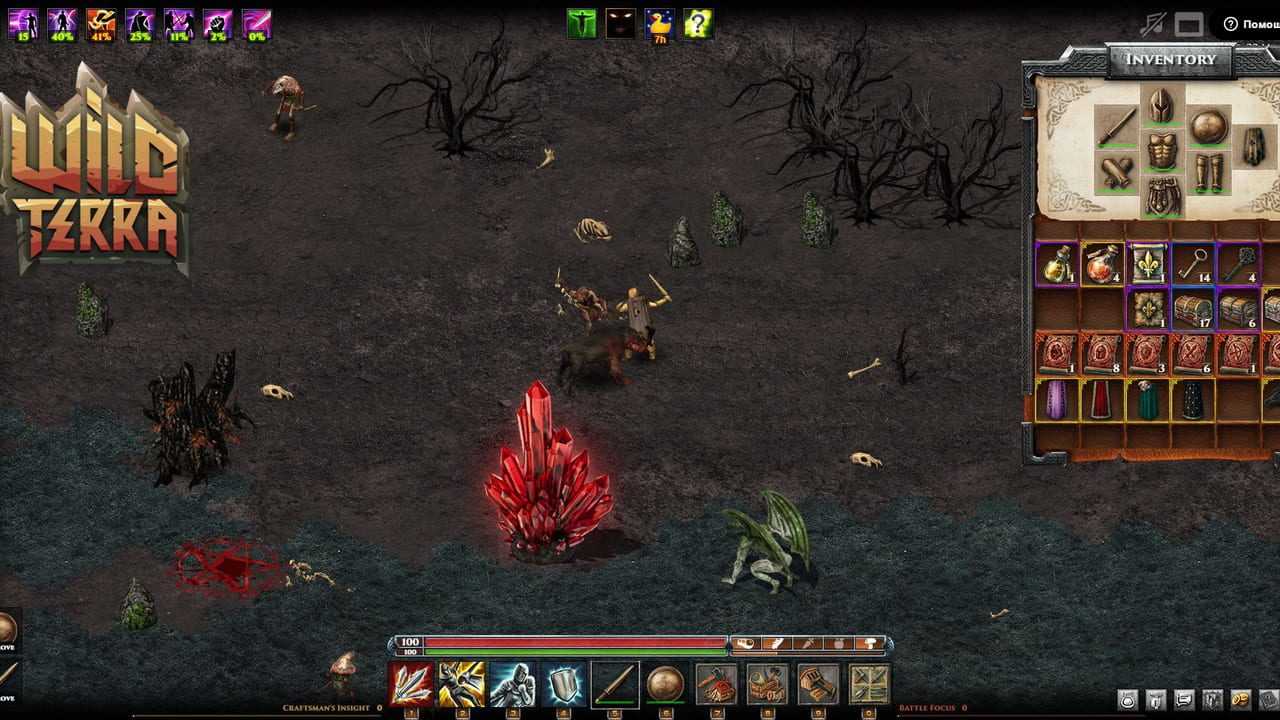Select the yellow potion in inventory
The image size is (1280, 720).
click(x=1056, y=264)
